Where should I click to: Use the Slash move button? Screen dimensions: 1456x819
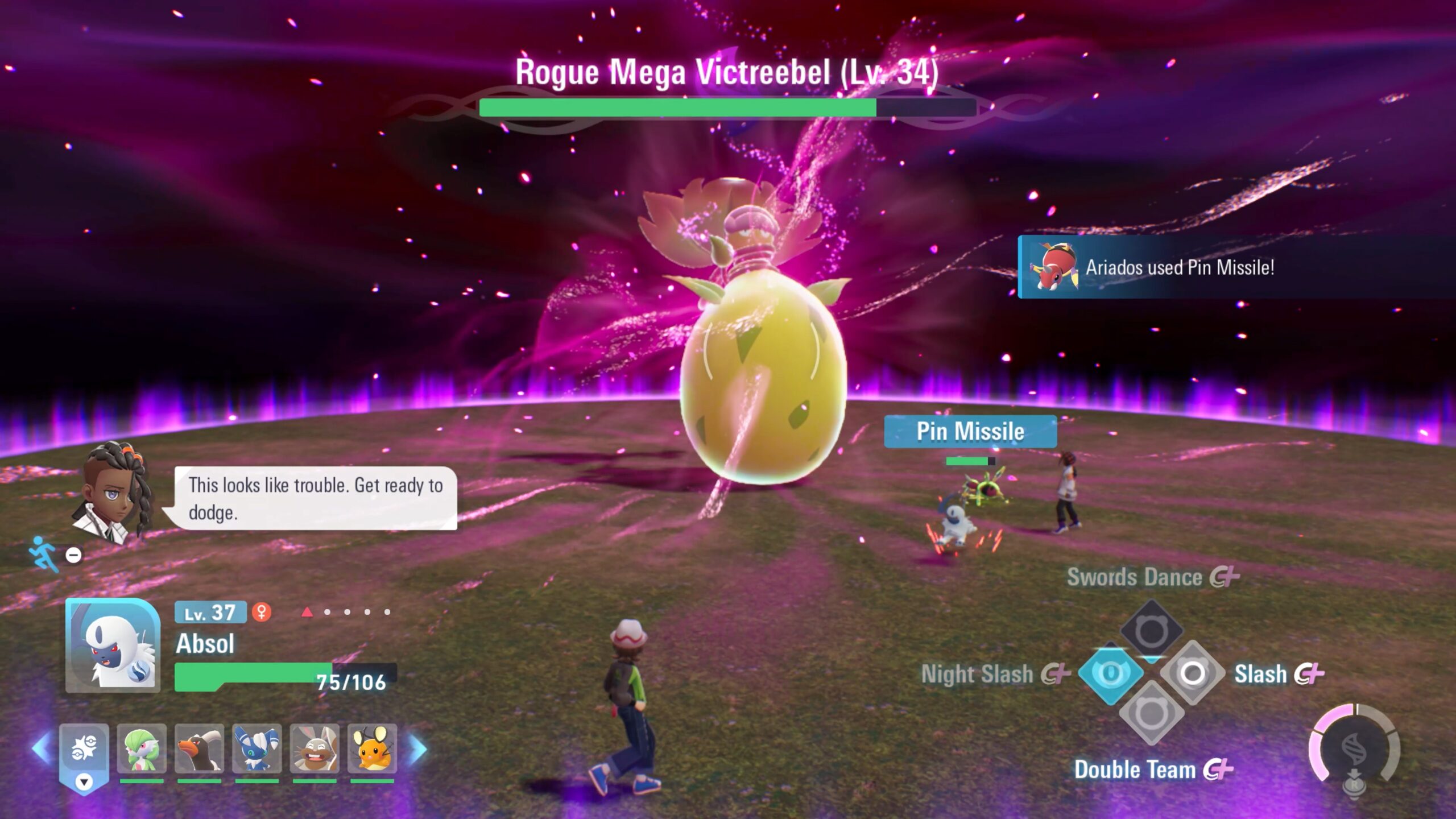[x=1193, y=673]
